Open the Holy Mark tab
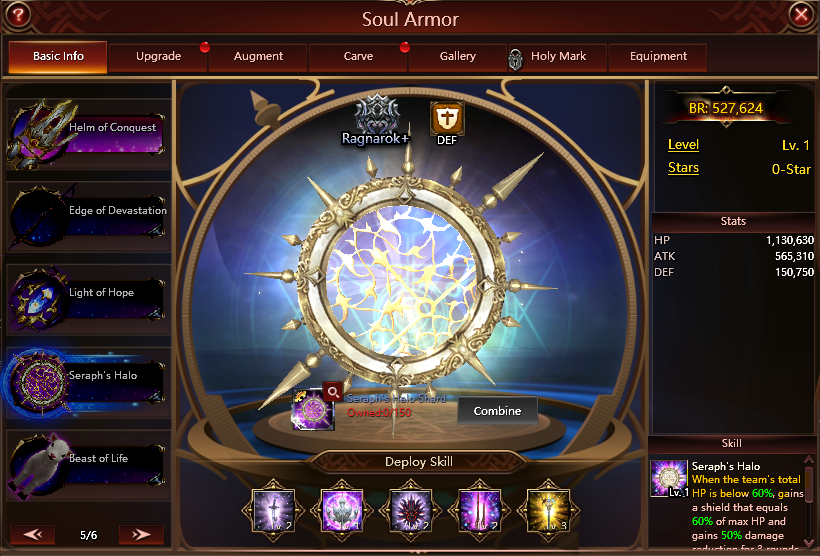Image resolution: width=820 pixels, height=556 pixels. pyautogui.click(x=557, y=57)
